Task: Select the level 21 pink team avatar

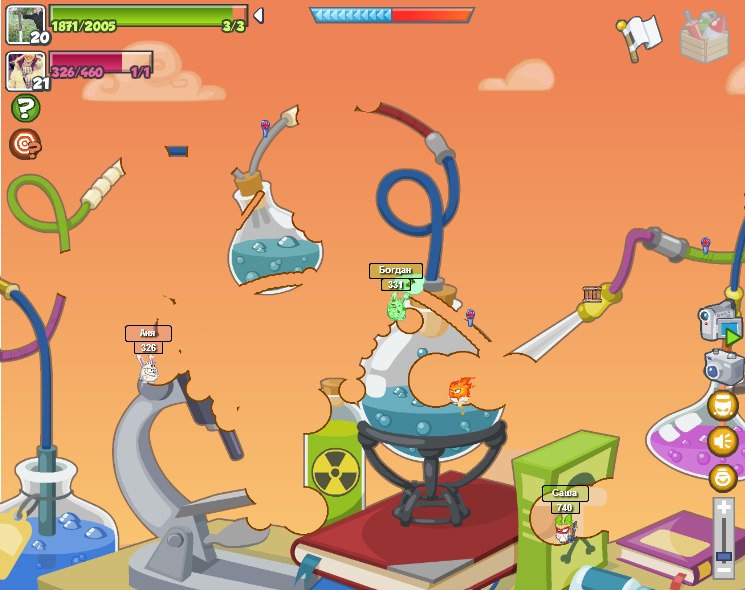Action: (x=26, y=71)
